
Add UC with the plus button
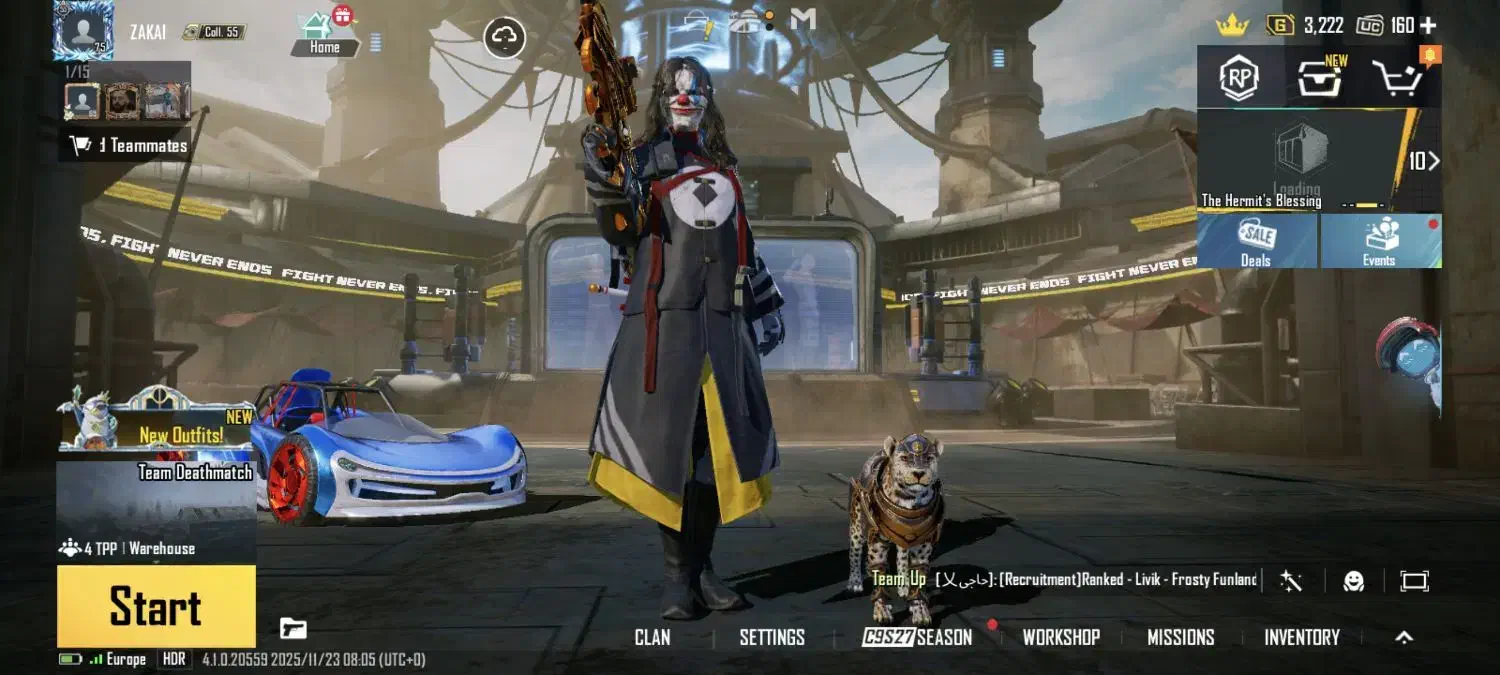coord(1428,25)
